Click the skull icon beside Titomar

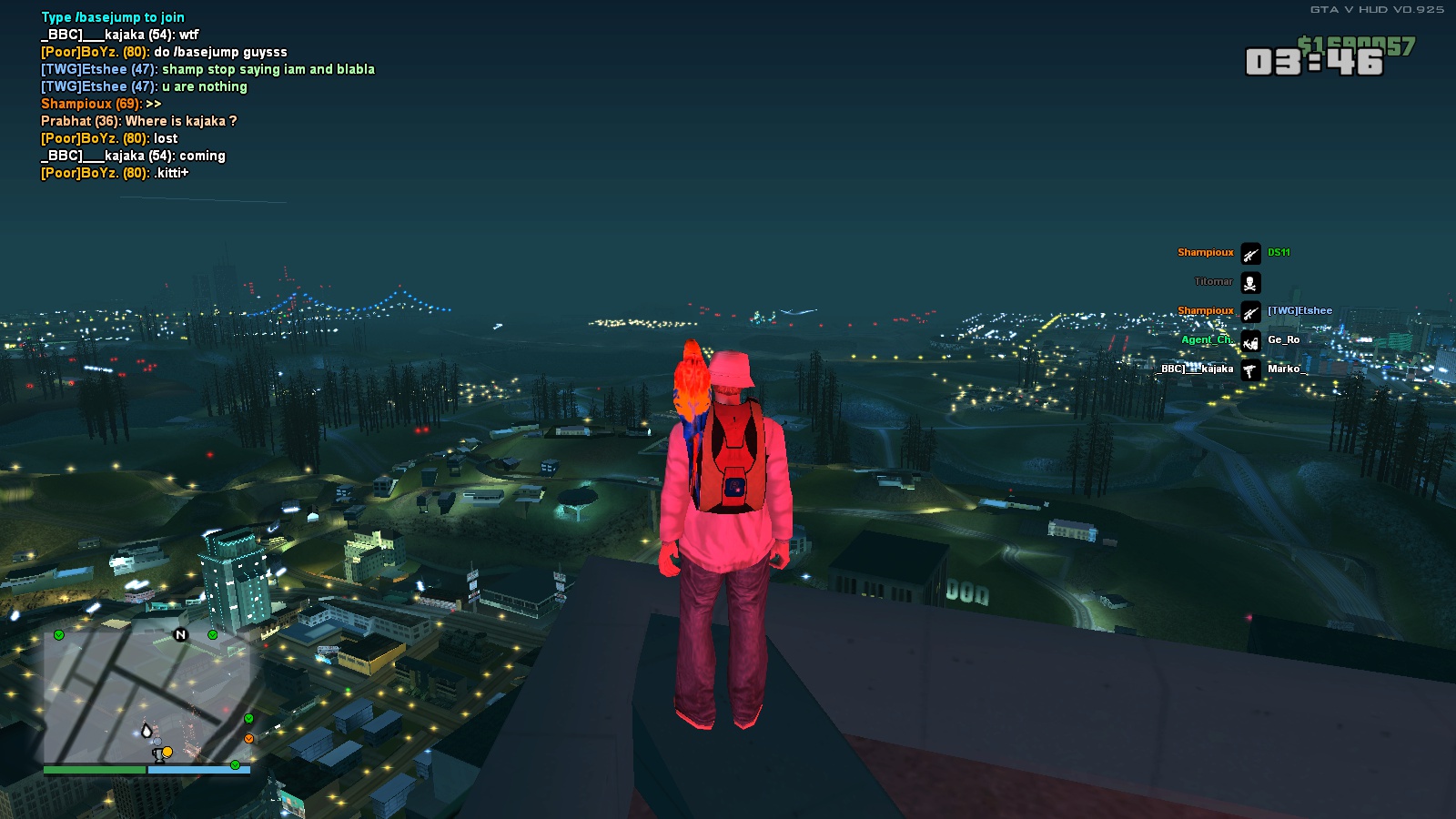pyautogui.click(x=1250, y=282)
